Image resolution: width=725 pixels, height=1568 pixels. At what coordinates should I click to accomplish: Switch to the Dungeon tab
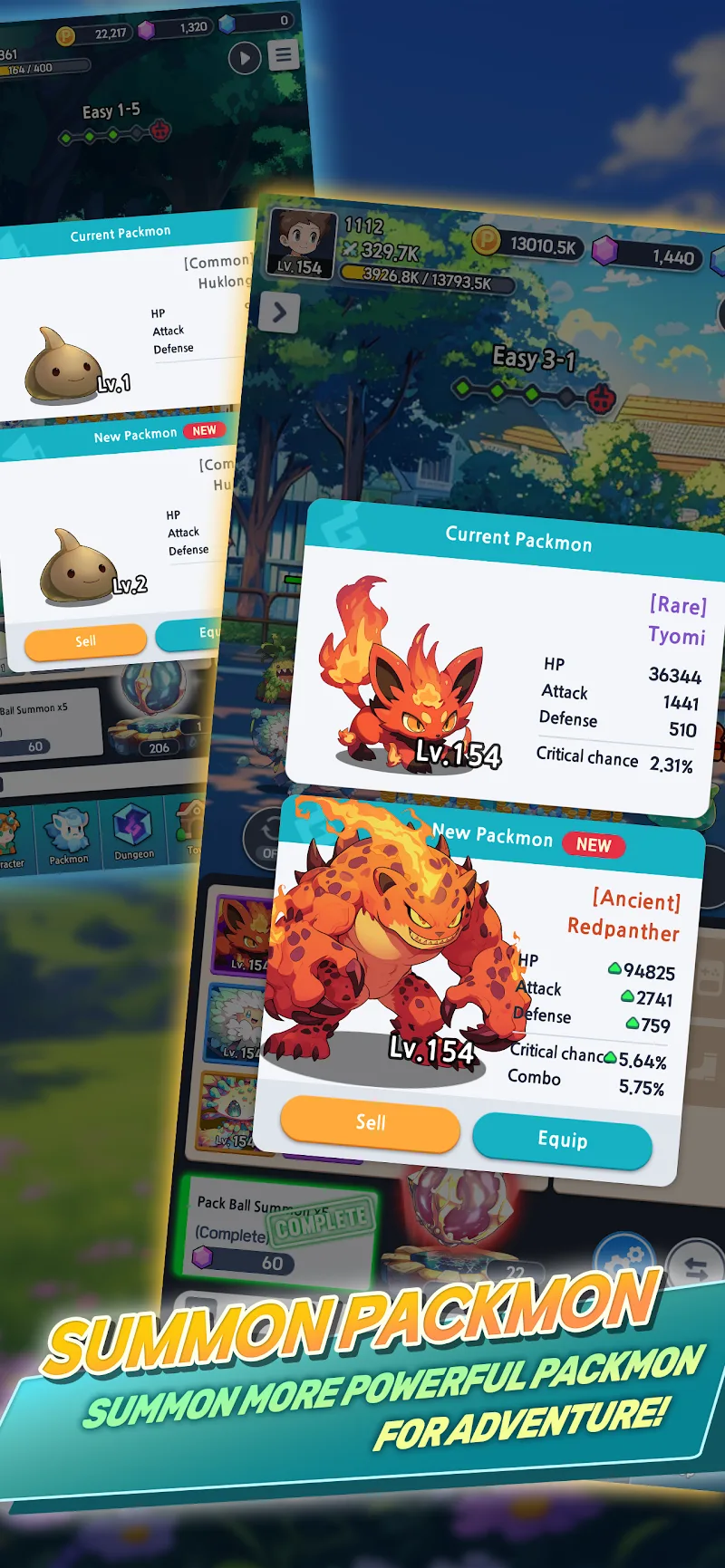pyautogui.click(x=134, y=833)
